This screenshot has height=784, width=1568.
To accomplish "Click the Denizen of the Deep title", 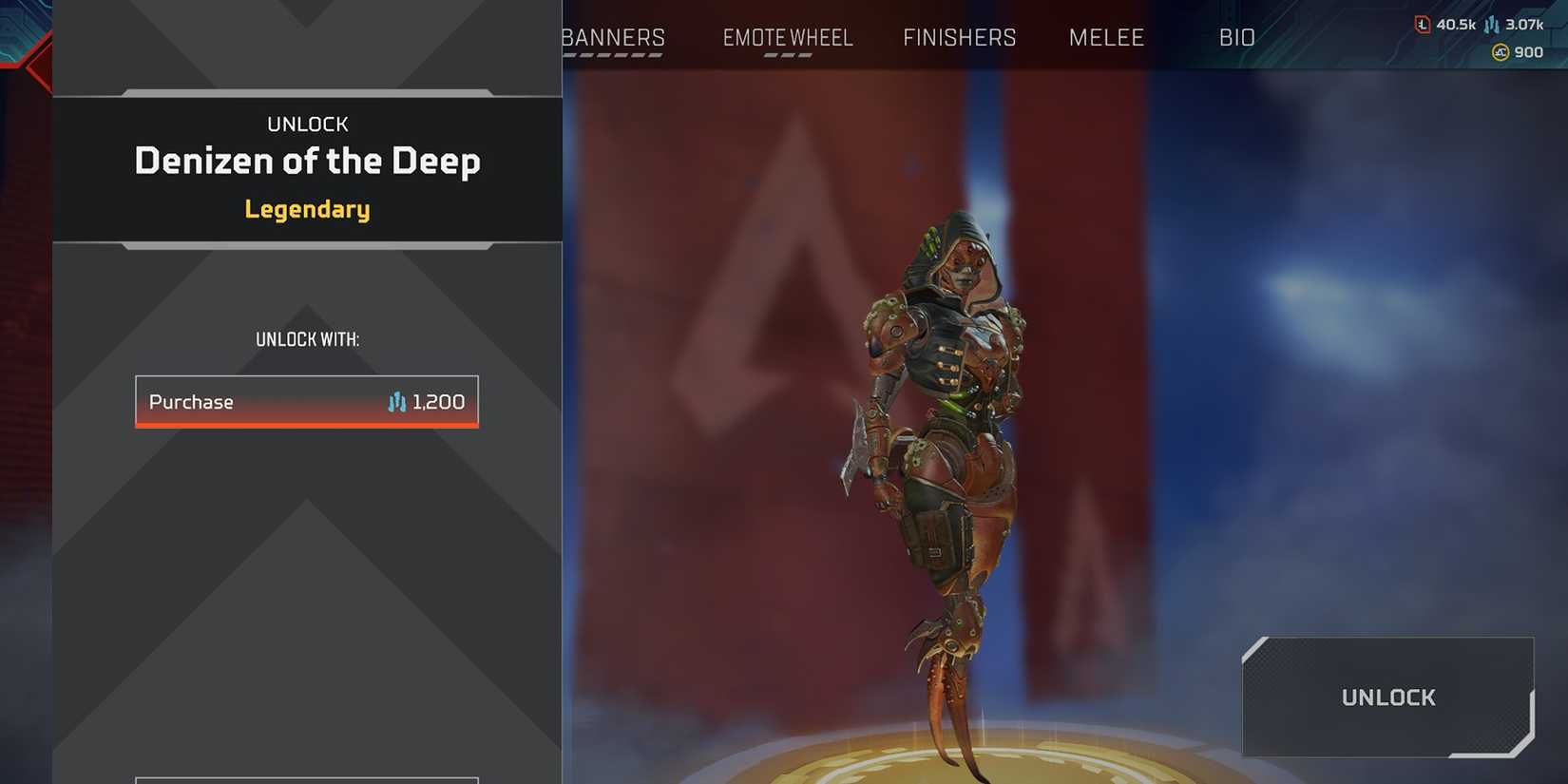I will click(306, 162).
